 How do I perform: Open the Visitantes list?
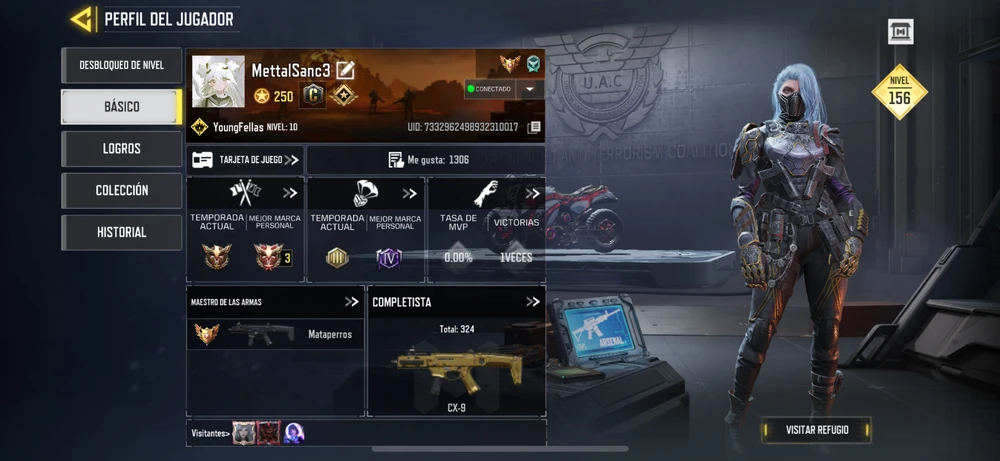point(211,433)
